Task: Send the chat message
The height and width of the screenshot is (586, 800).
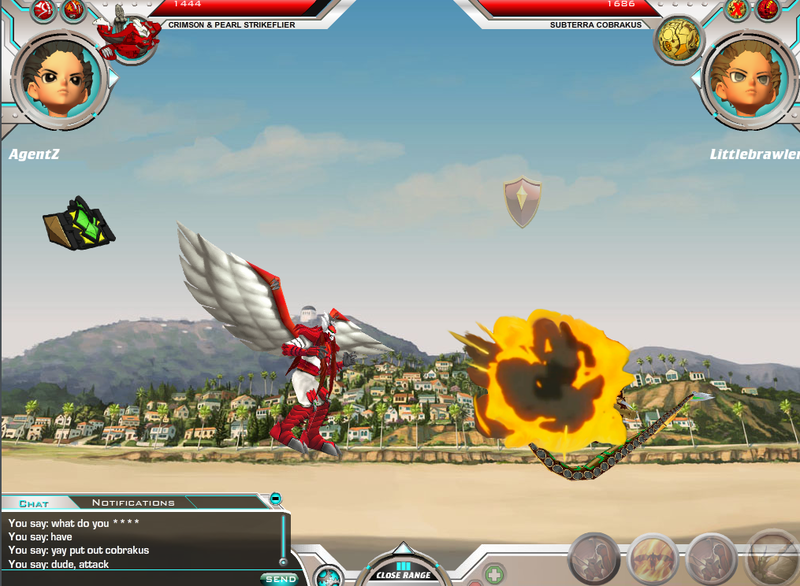Action: [278, 578]
